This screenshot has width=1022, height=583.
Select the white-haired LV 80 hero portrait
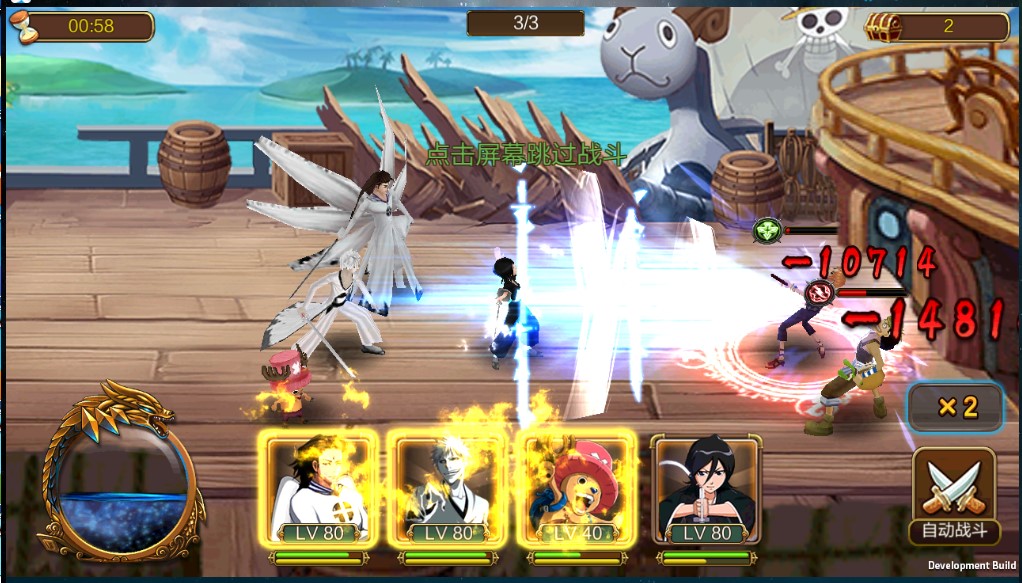(447, 491)
